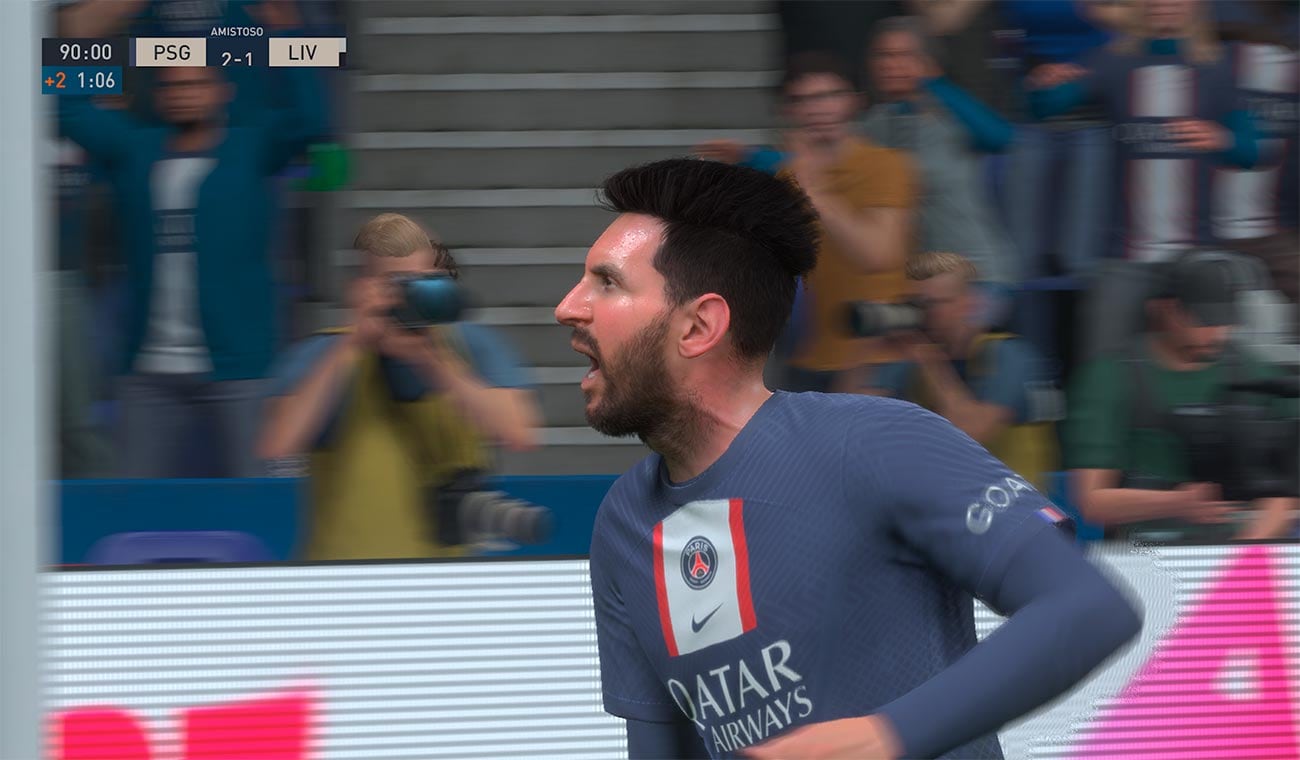
Task: Expand the PSG team name abbreviation
Action: click(x=170, y=53)
